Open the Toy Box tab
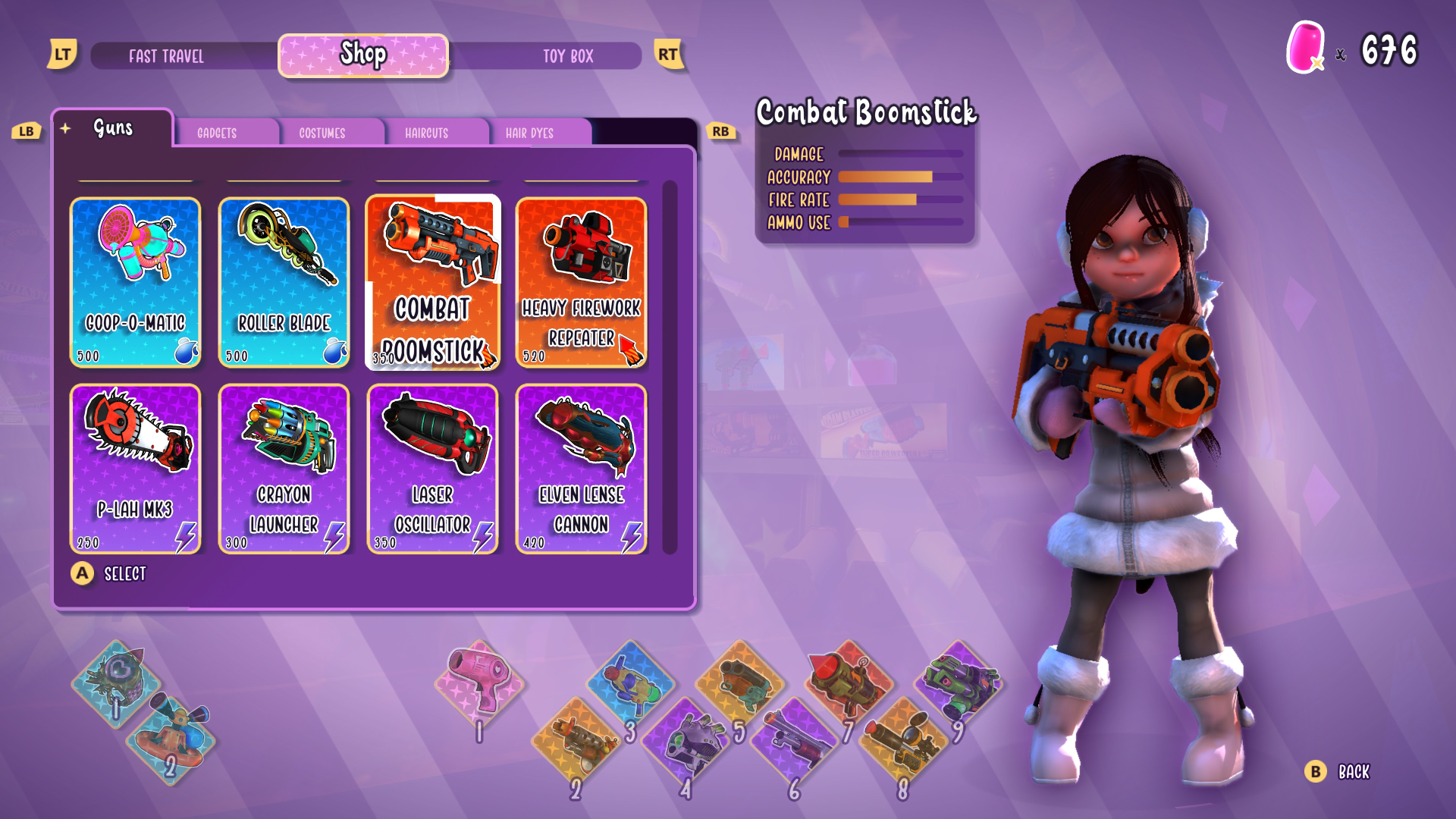 (x=567, y=56)
